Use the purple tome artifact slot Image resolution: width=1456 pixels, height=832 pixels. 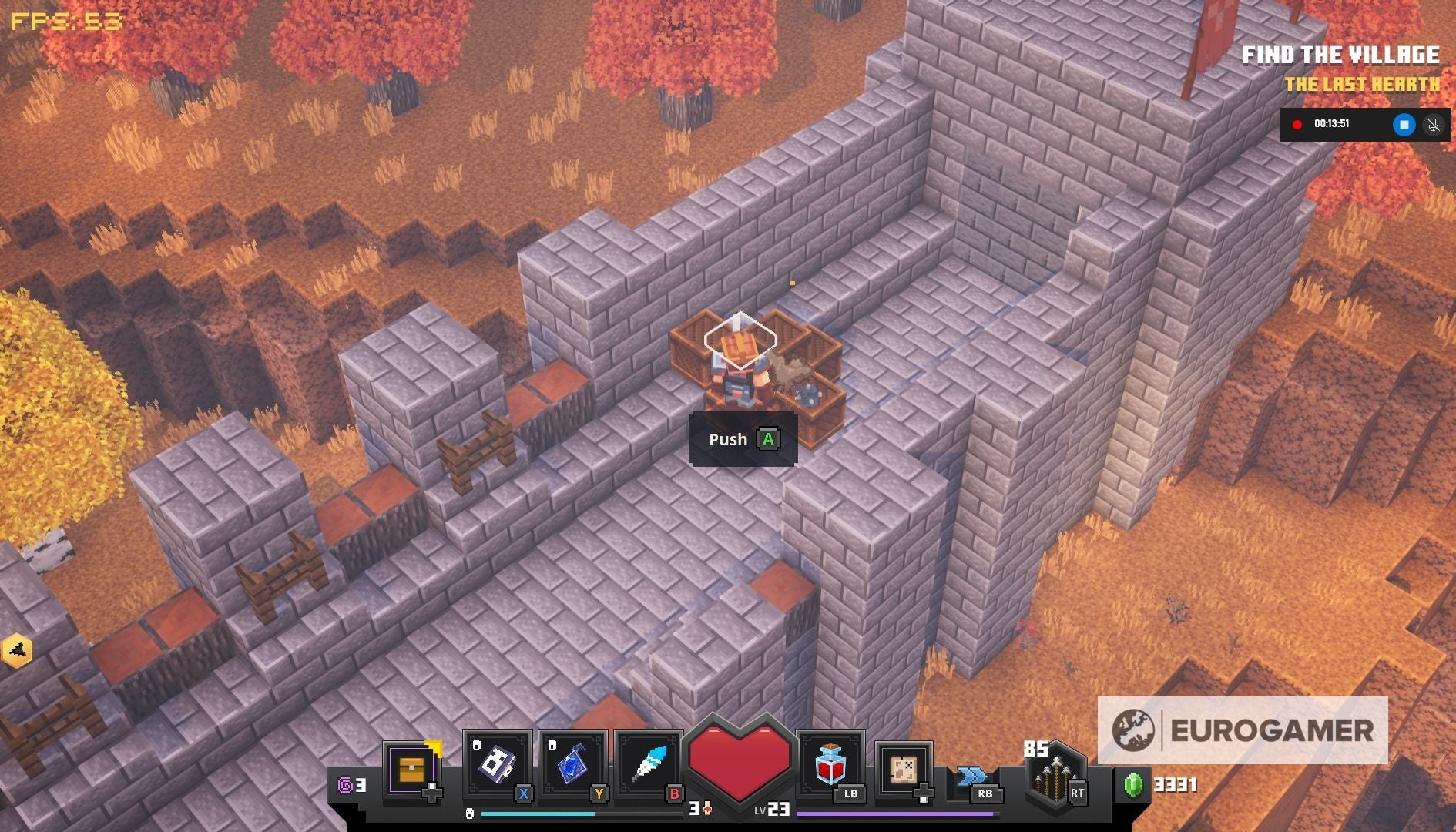tap(497, 764)
